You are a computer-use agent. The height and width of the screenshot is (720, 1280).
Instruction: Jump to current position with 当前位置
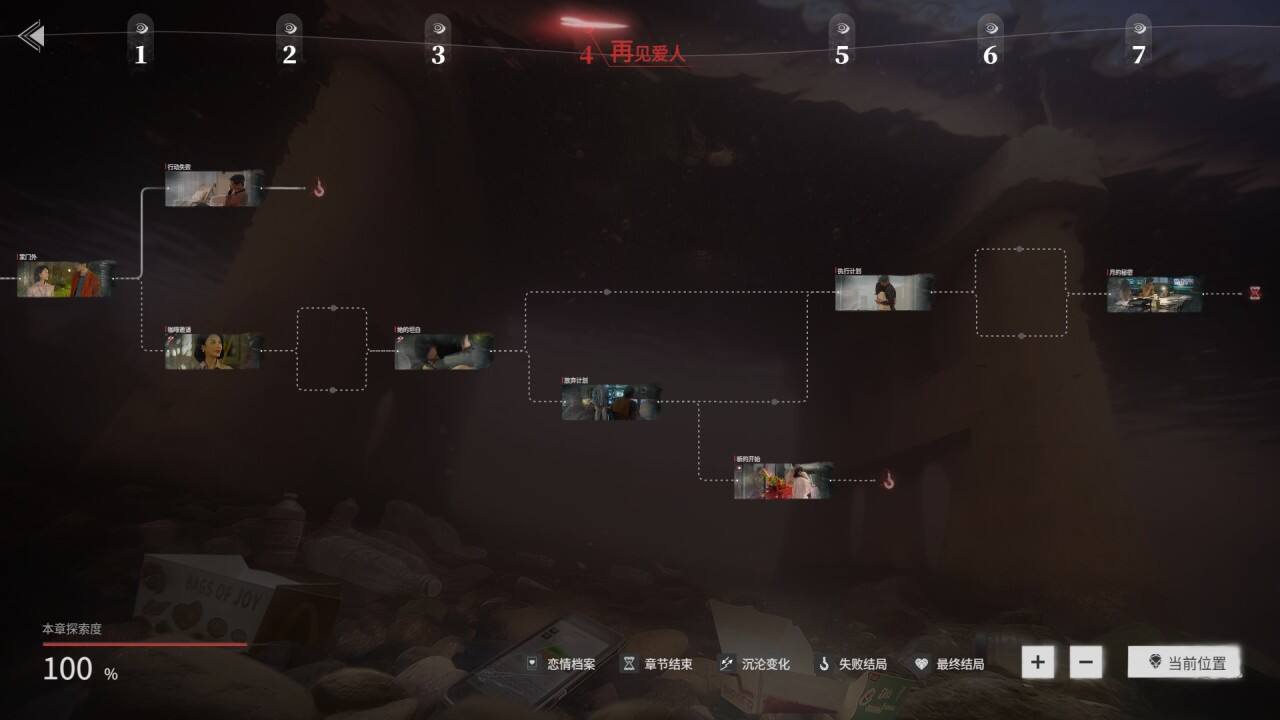[x=1185, y=662]
